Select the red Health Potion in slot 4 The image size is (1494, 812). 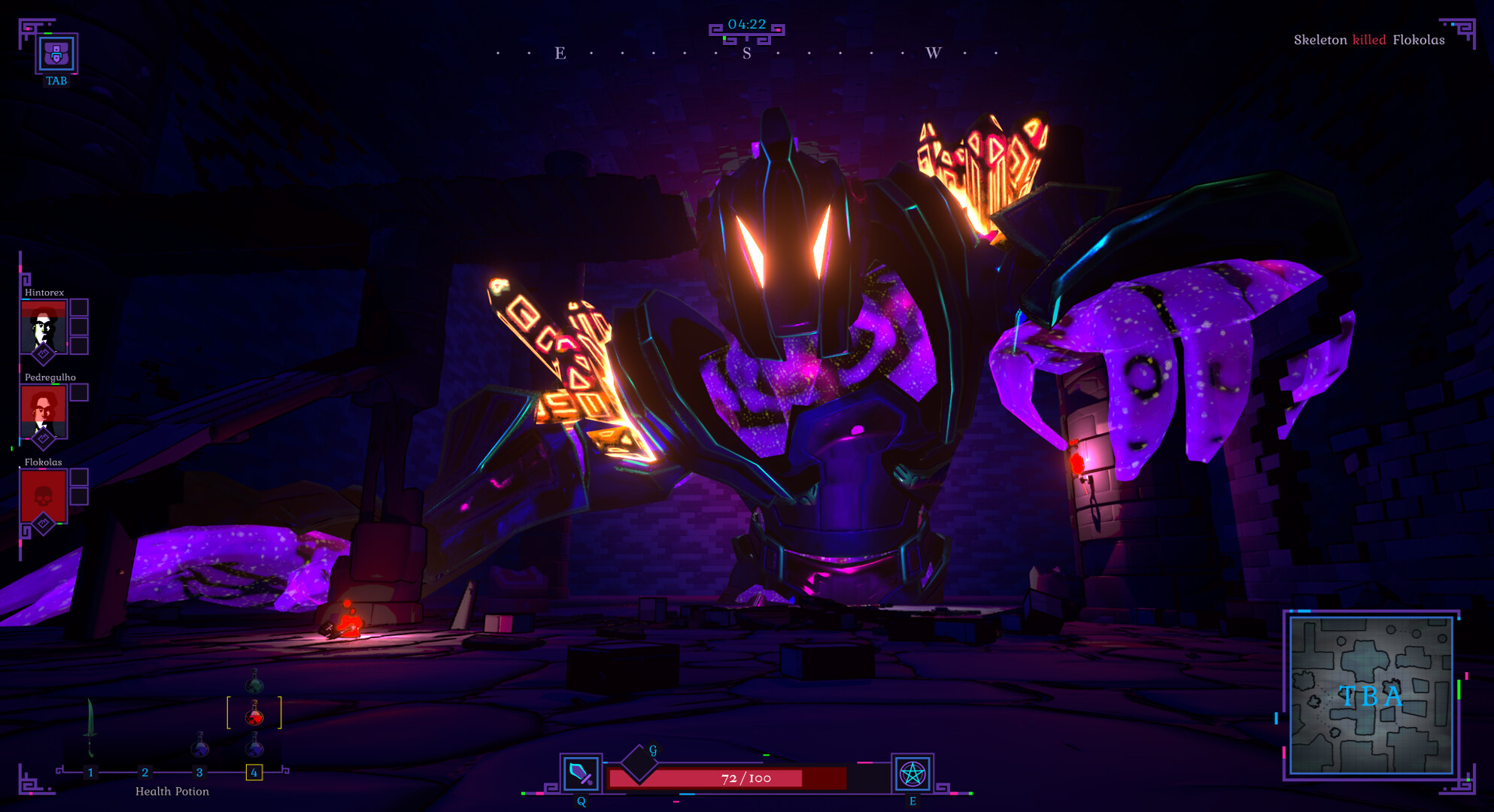tap(254, 715)
